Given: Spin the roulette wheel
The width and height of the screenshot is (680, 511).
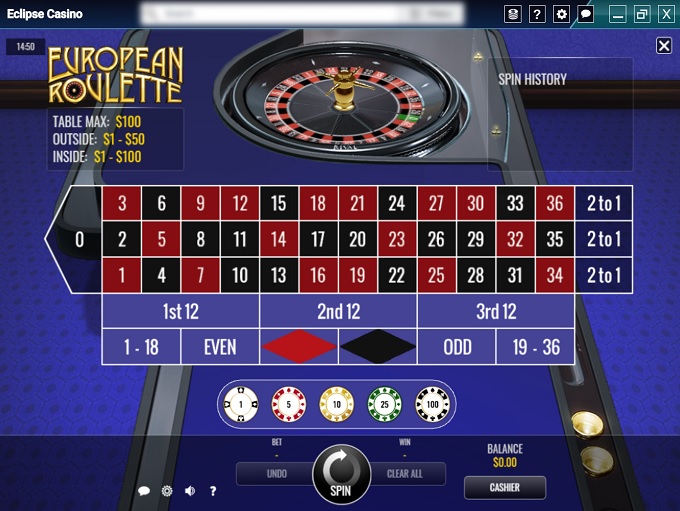Looking at the screenshot, I should point(341,473).
